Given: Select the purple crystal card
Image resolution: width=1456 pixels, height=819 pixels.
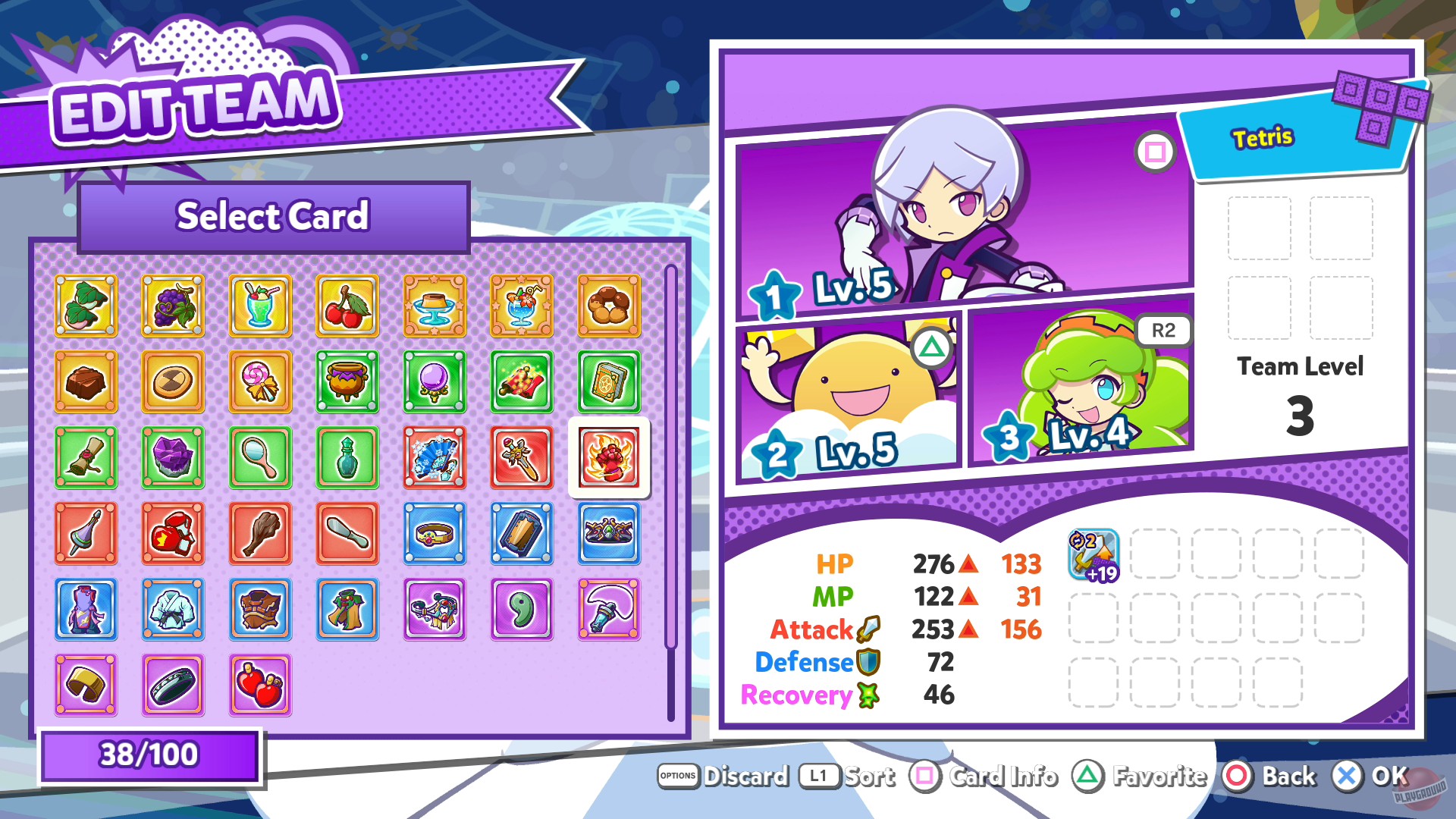Looking at the screenshot, I should coord(173,458).
